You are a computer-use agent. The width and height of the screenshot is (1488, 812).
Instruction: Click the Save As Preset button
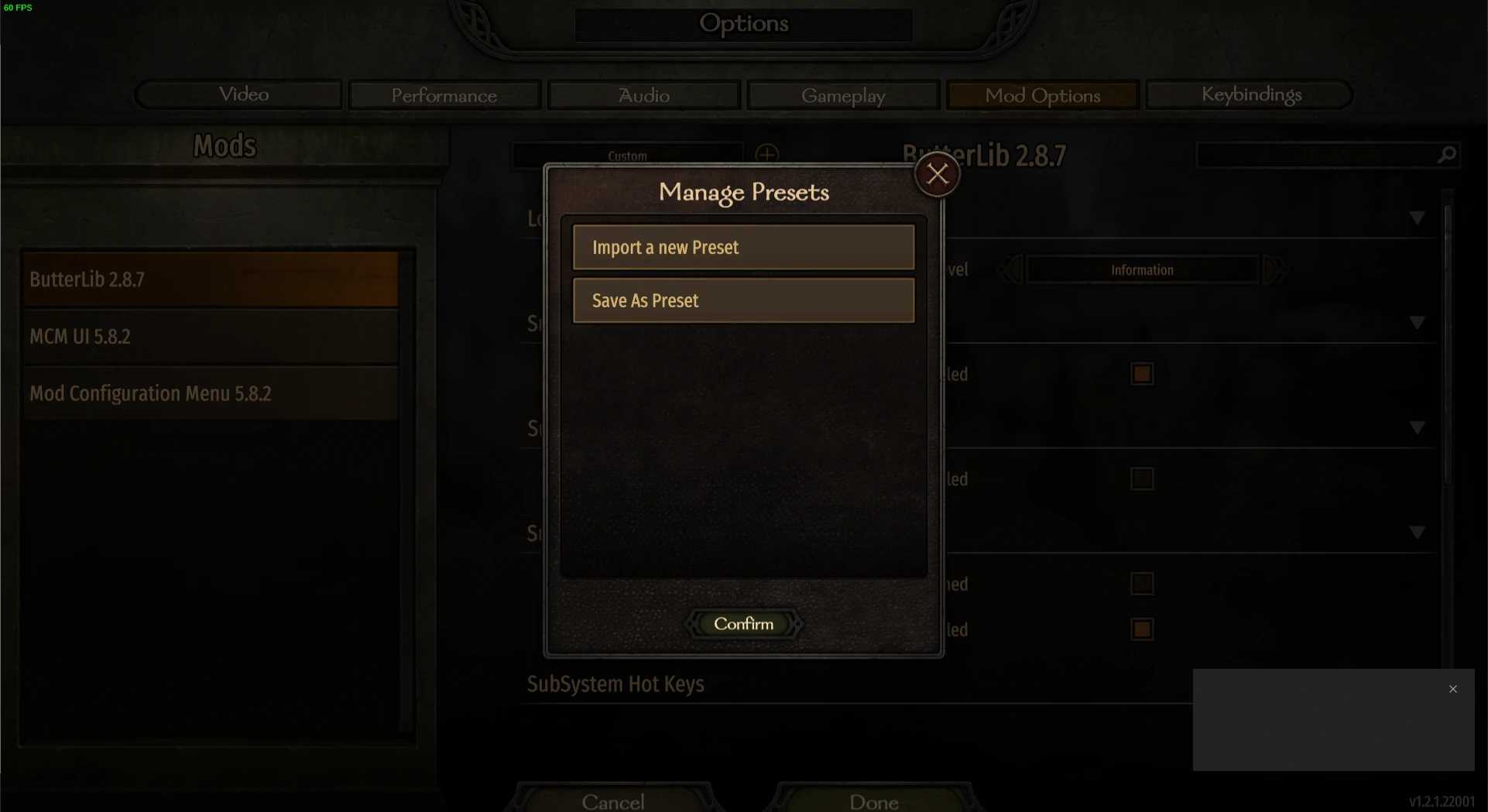tap(742, 300)
